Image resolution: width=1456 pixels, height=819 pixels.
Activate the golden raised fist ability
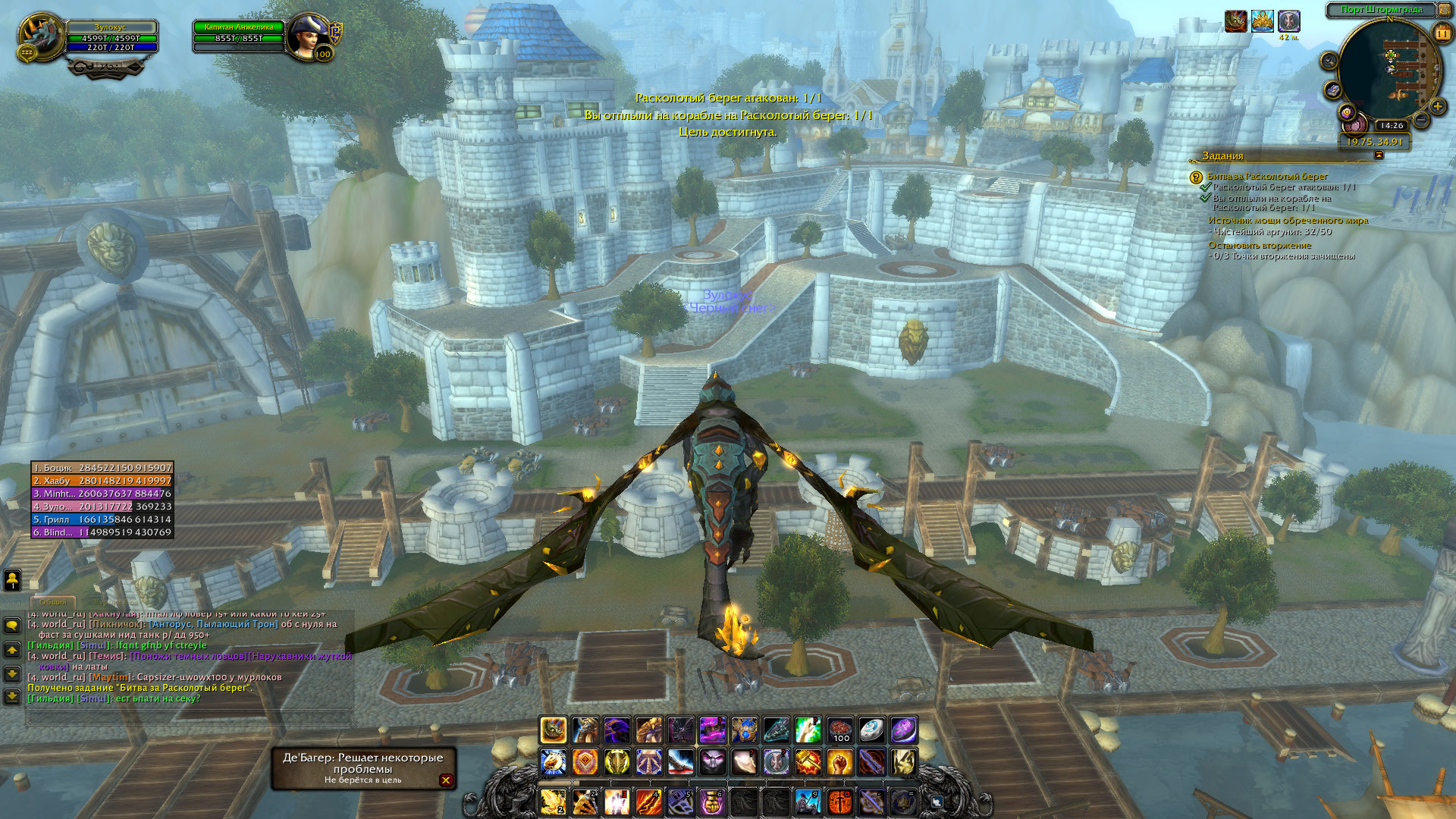tap(840, 762)
